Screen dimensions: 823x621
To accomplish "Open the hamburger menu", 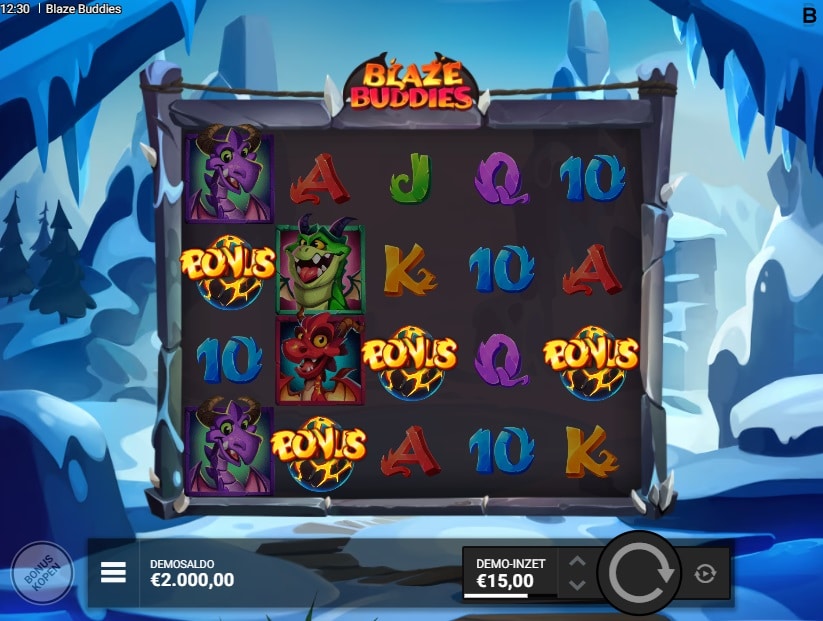I will pos(113,572).
